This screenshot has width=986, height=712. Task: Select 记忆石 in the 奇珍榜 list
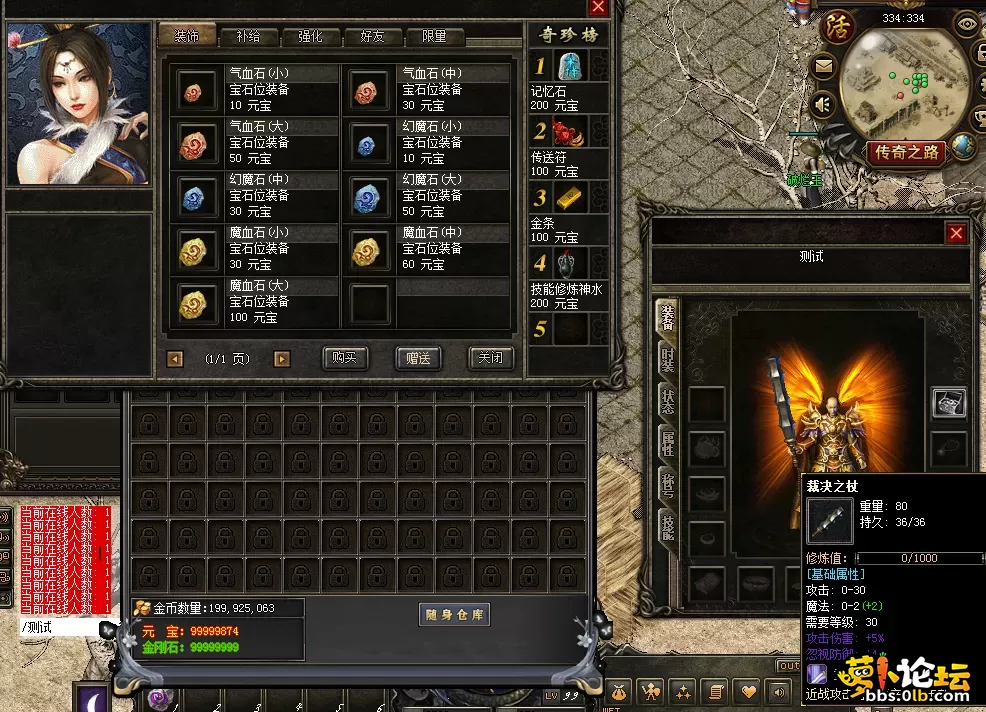coord(568,68)
